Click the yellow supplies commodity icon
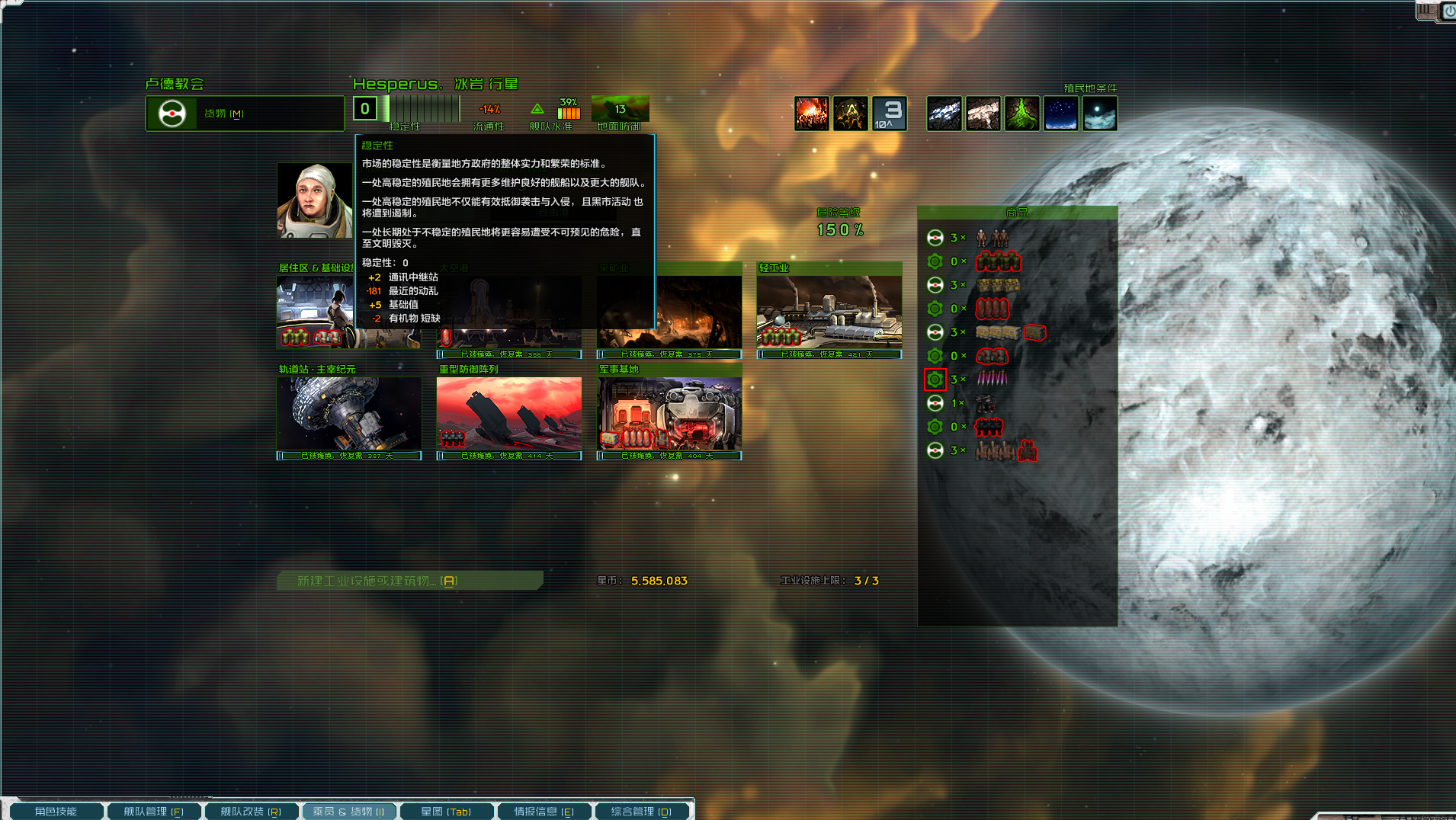The width and height of the screenshot is (1456, 820). [x=999, y=332]
